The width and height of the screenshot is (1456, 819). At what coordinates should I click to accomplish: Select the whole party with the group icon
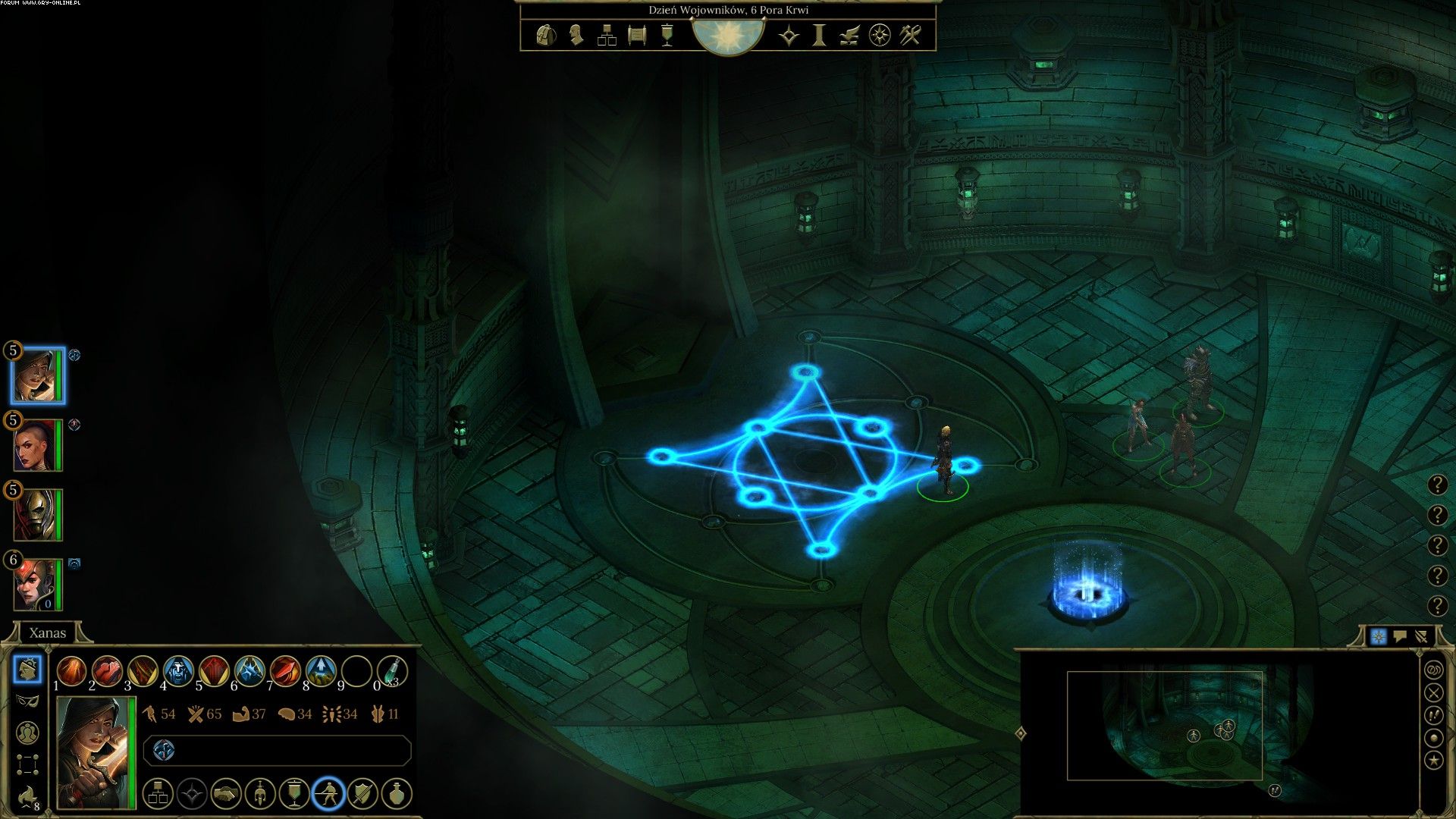click(x=28, y=733)
